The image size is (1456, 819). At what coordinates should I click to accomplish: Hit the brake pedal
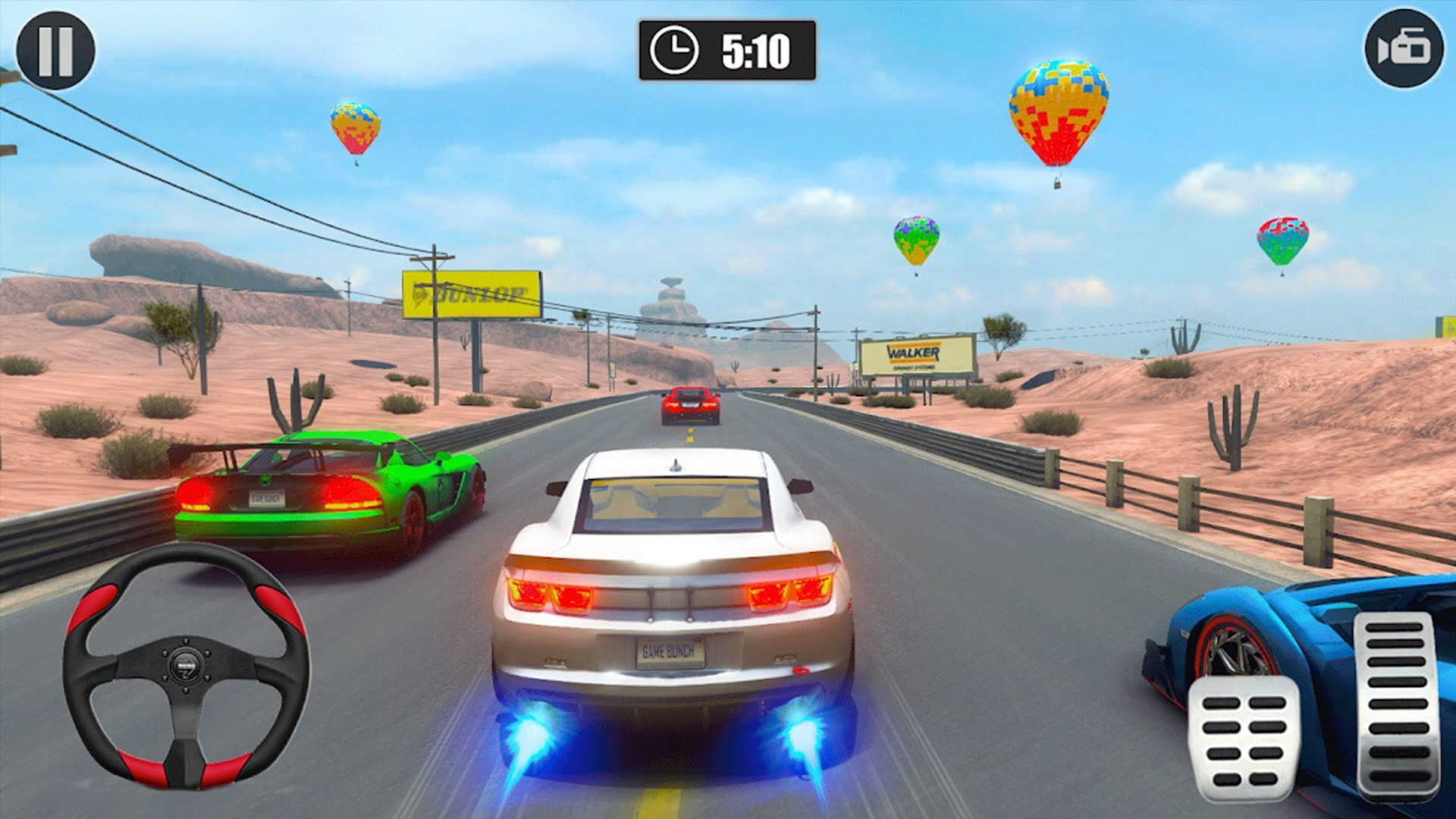point(1244,738)
